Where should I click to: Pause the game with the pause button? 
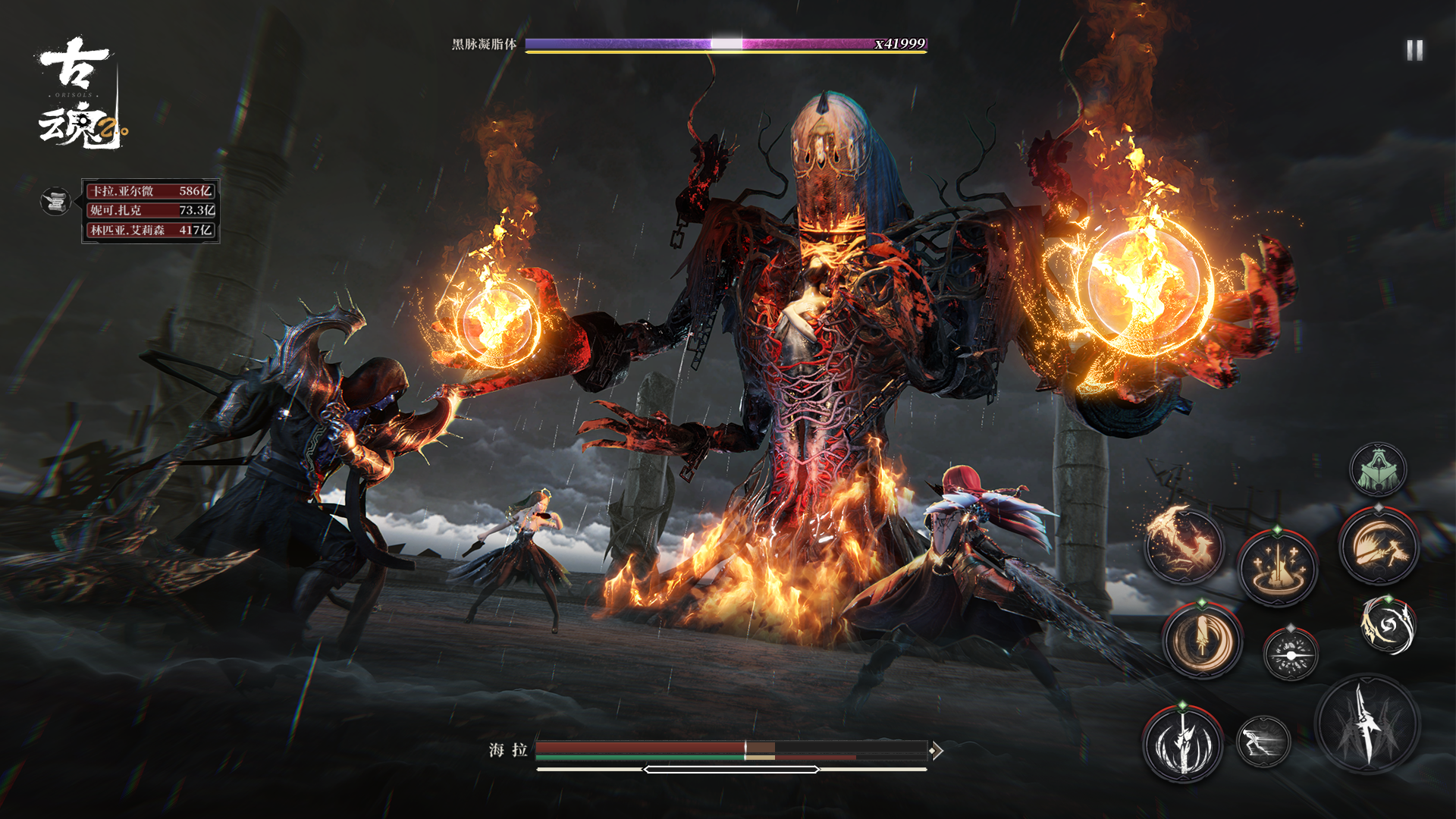1414,51
